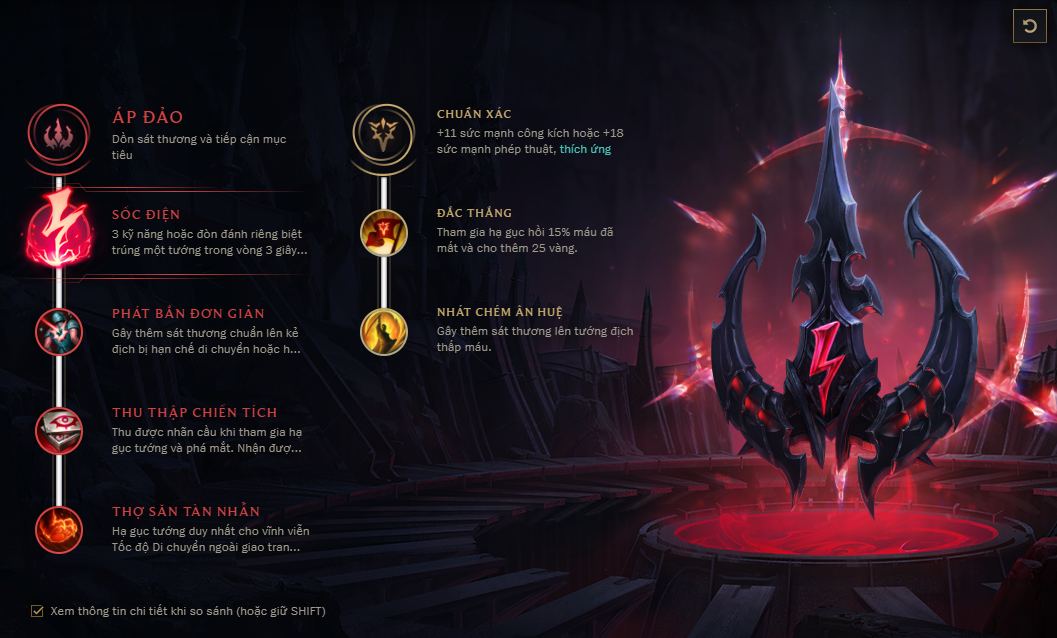The image size is (1057, 638).
Task: Click the reset arrow button
Action: 1029,26
